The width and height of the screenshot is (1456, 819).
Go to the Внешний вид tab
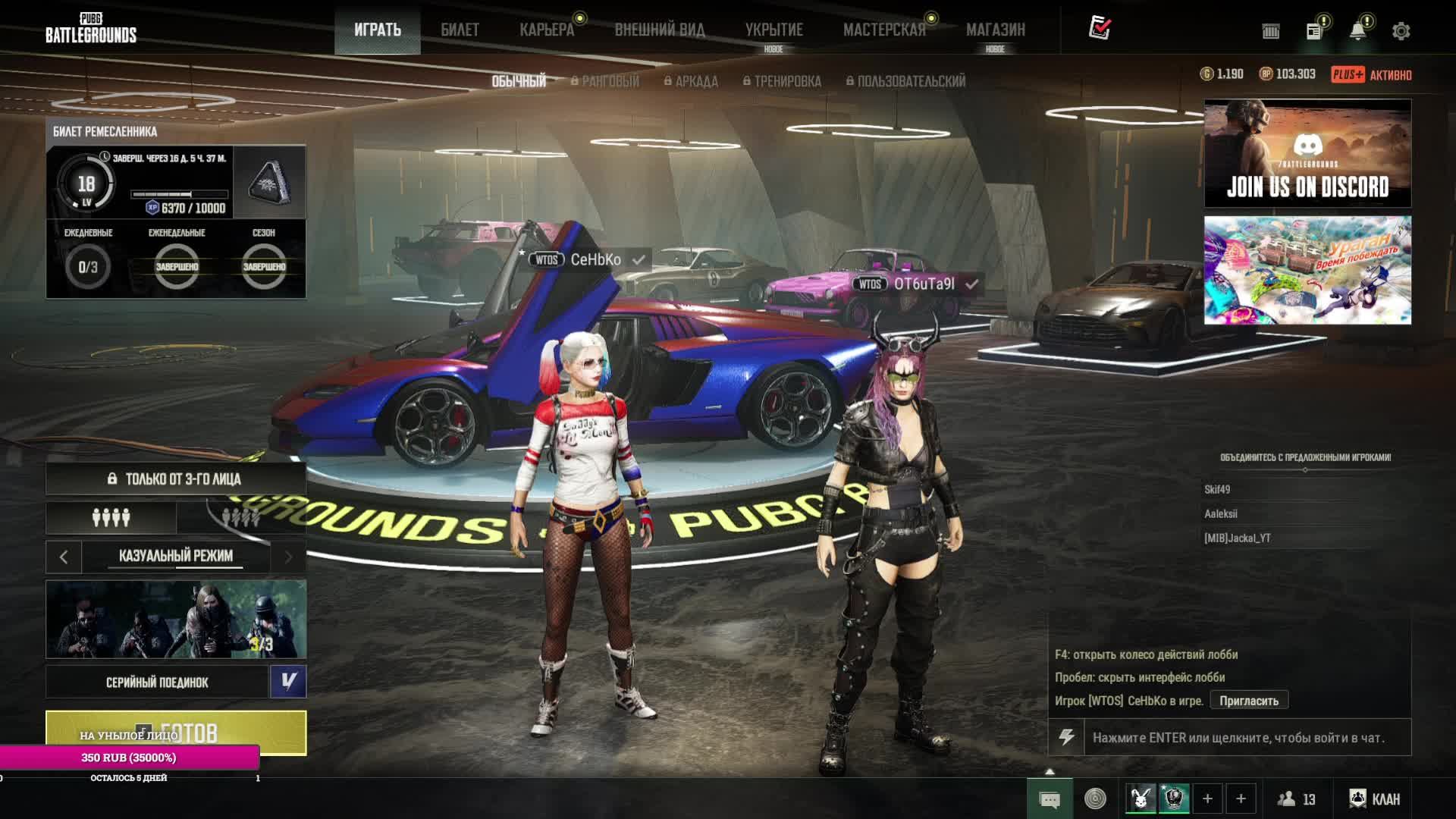tap(659, 30)
